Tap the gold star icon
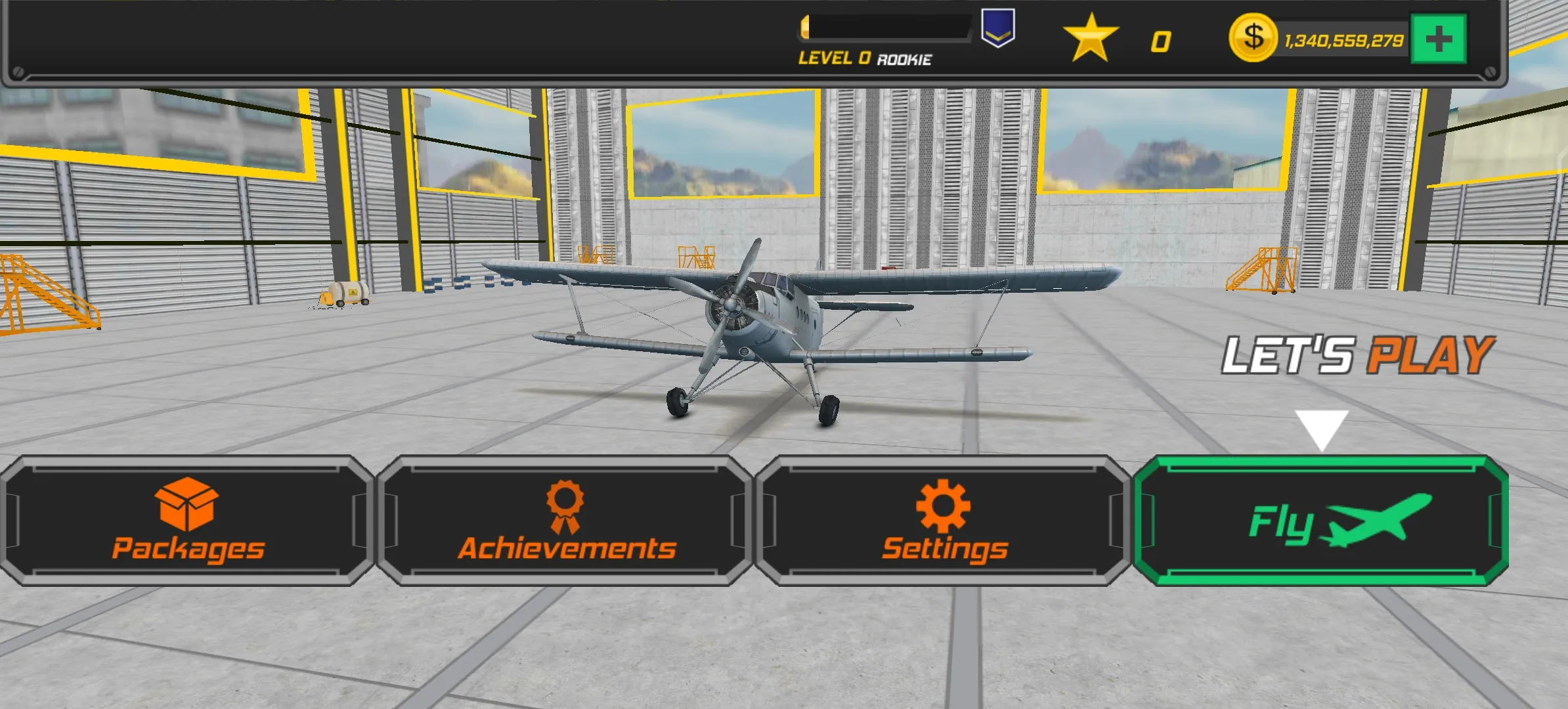This screenshot has height=709, width=1568. (x=1091, y=38)
